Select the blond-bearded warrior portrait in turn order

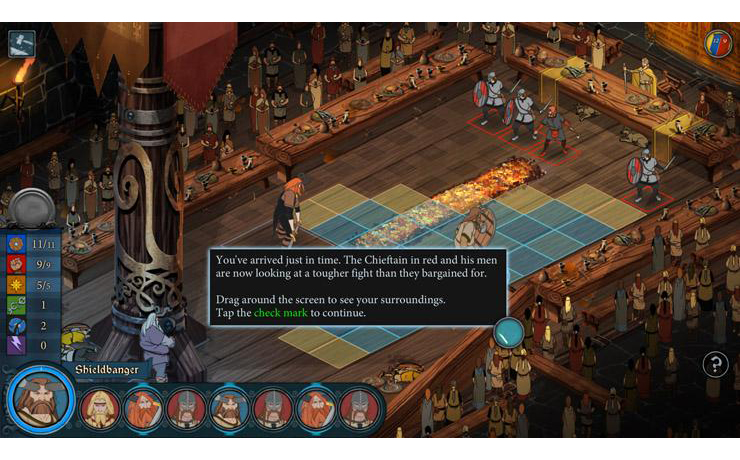tap(100, 409)
